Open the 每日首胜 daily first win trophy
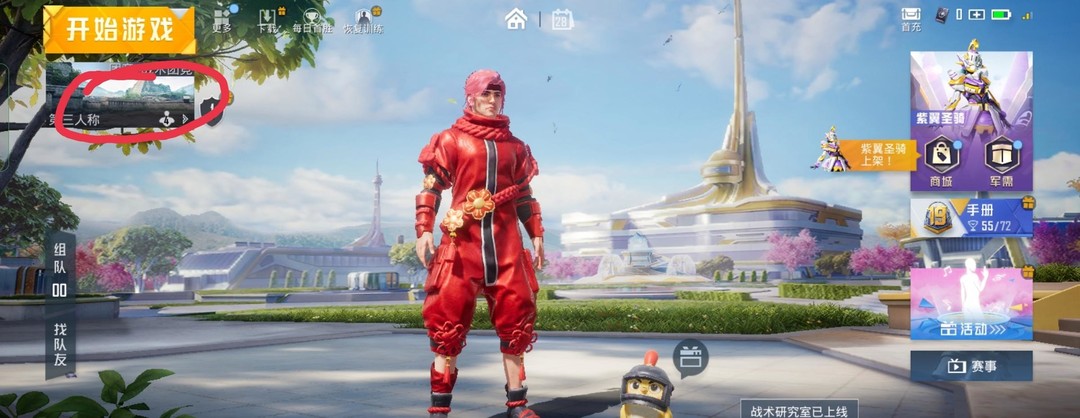 click(x=311, y=20)
